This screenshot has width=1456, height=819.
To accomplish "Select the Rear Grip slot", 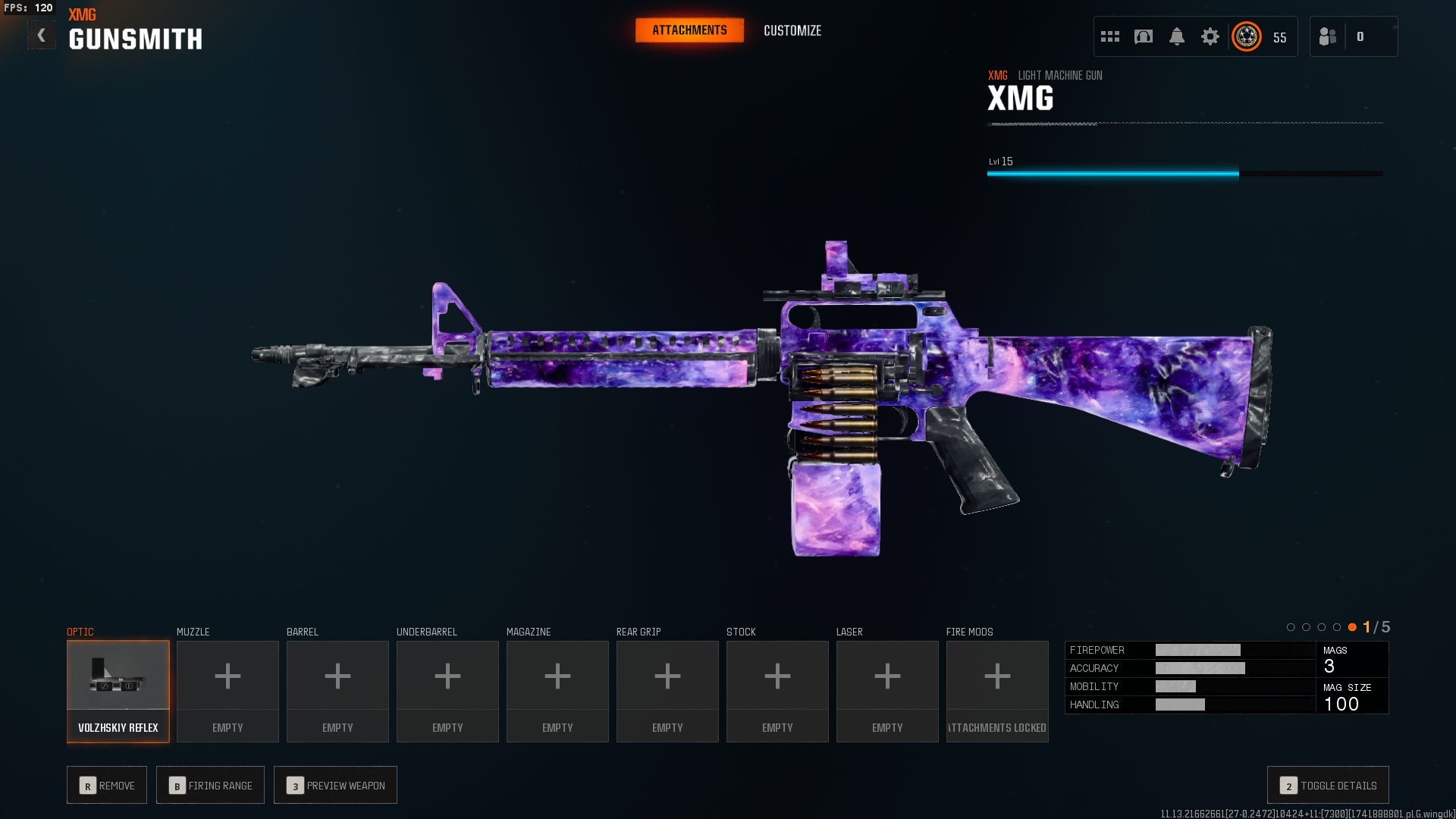I will coord(667,691).
